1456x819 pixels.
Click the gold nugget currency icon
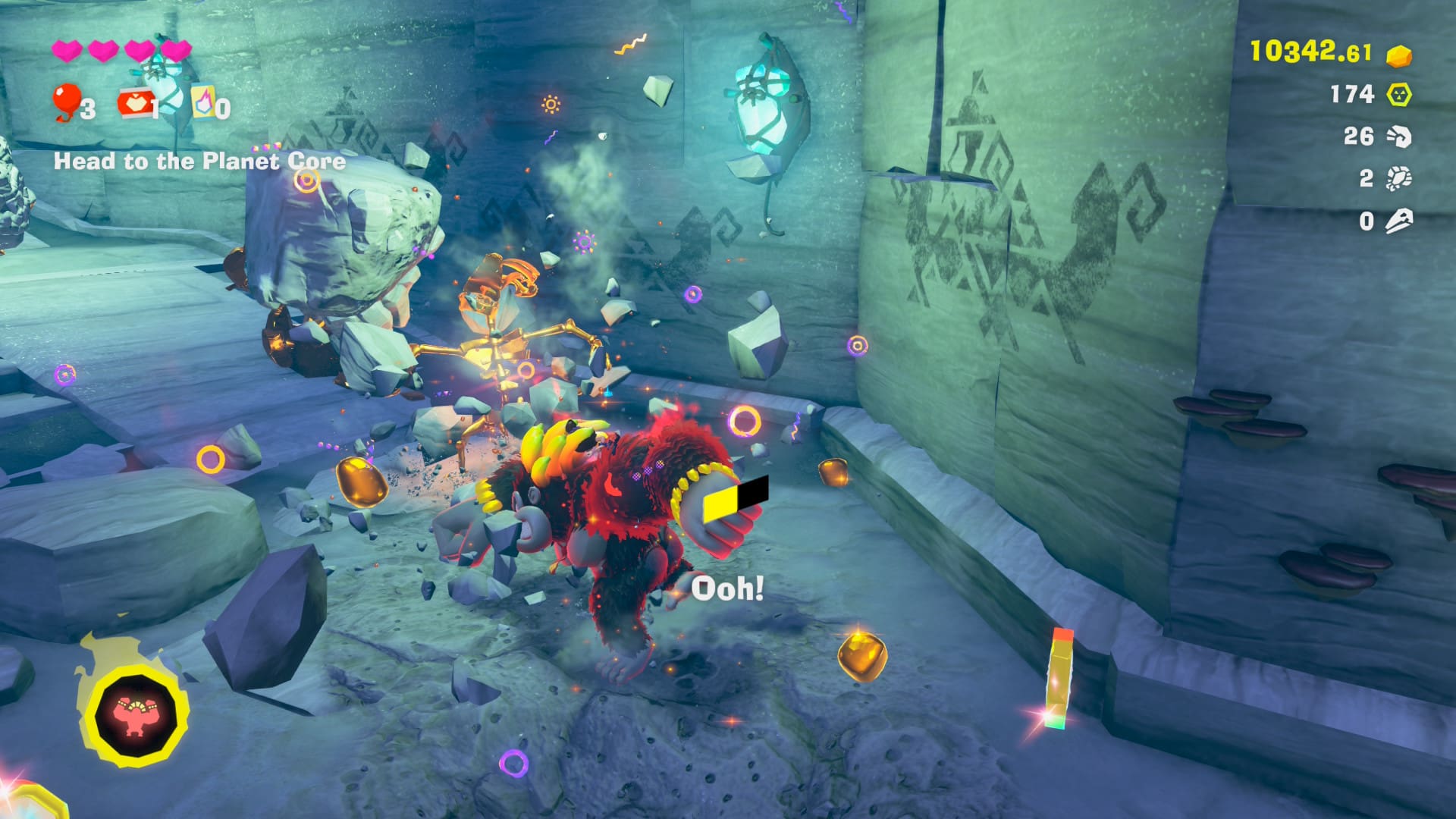pyautogui.click(x=1398, y=55)
